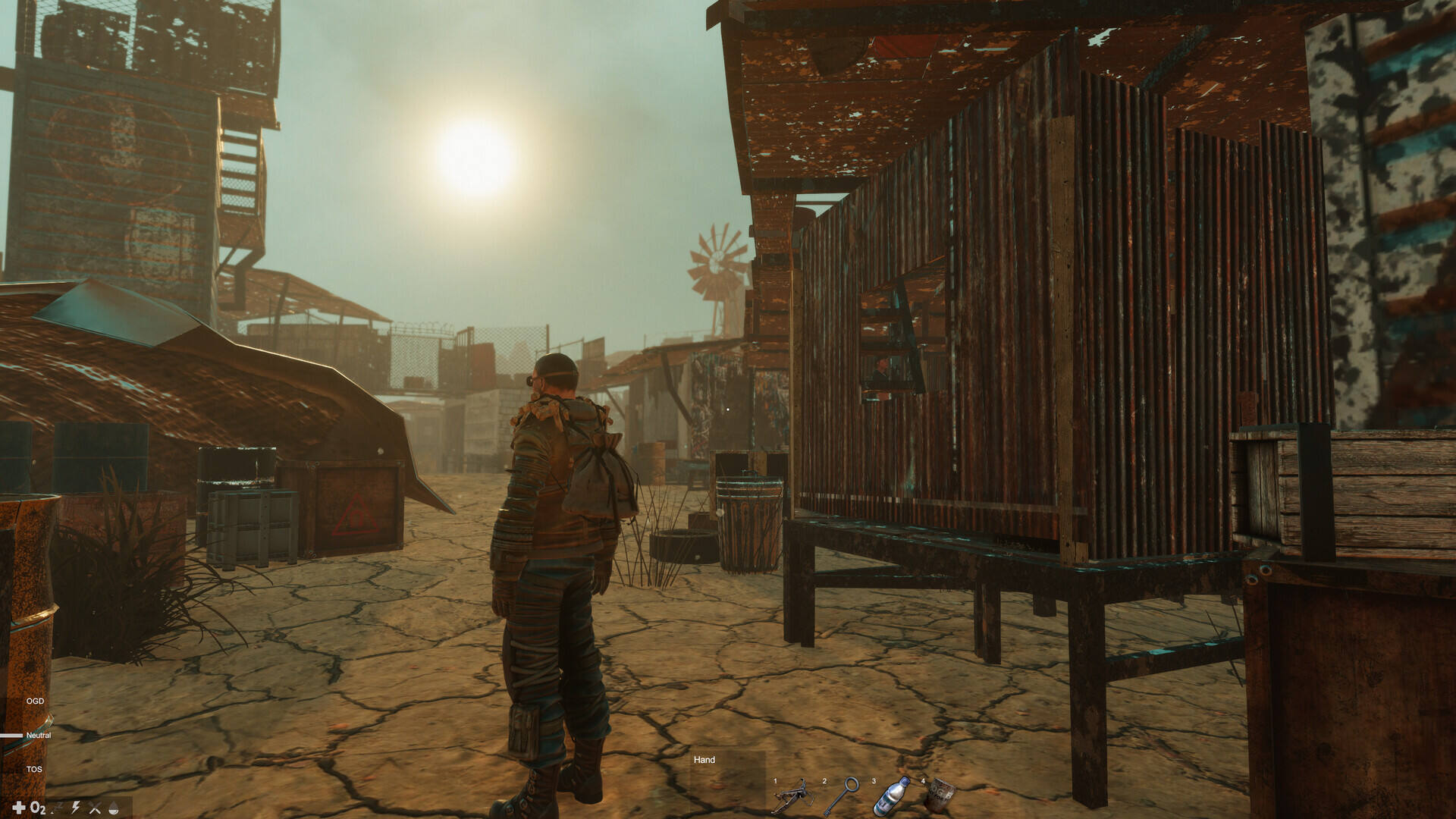Select the rusty tin cup slot
The image size is (1456, 819).
pyautogui.click(x=940, y=796)
